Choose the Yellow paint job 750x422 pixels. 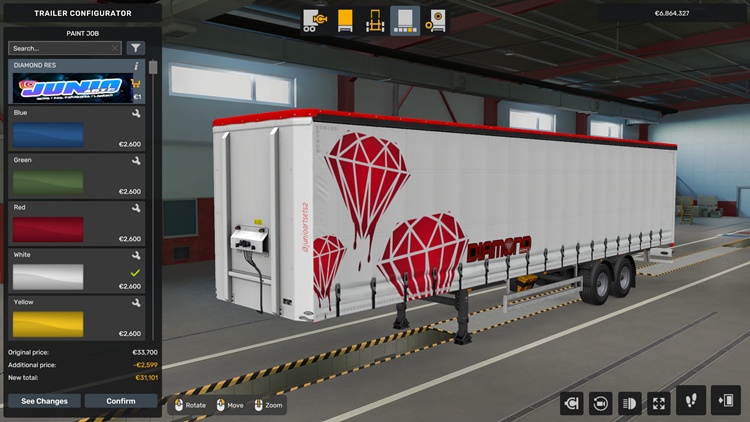click(x=48, y=324)
